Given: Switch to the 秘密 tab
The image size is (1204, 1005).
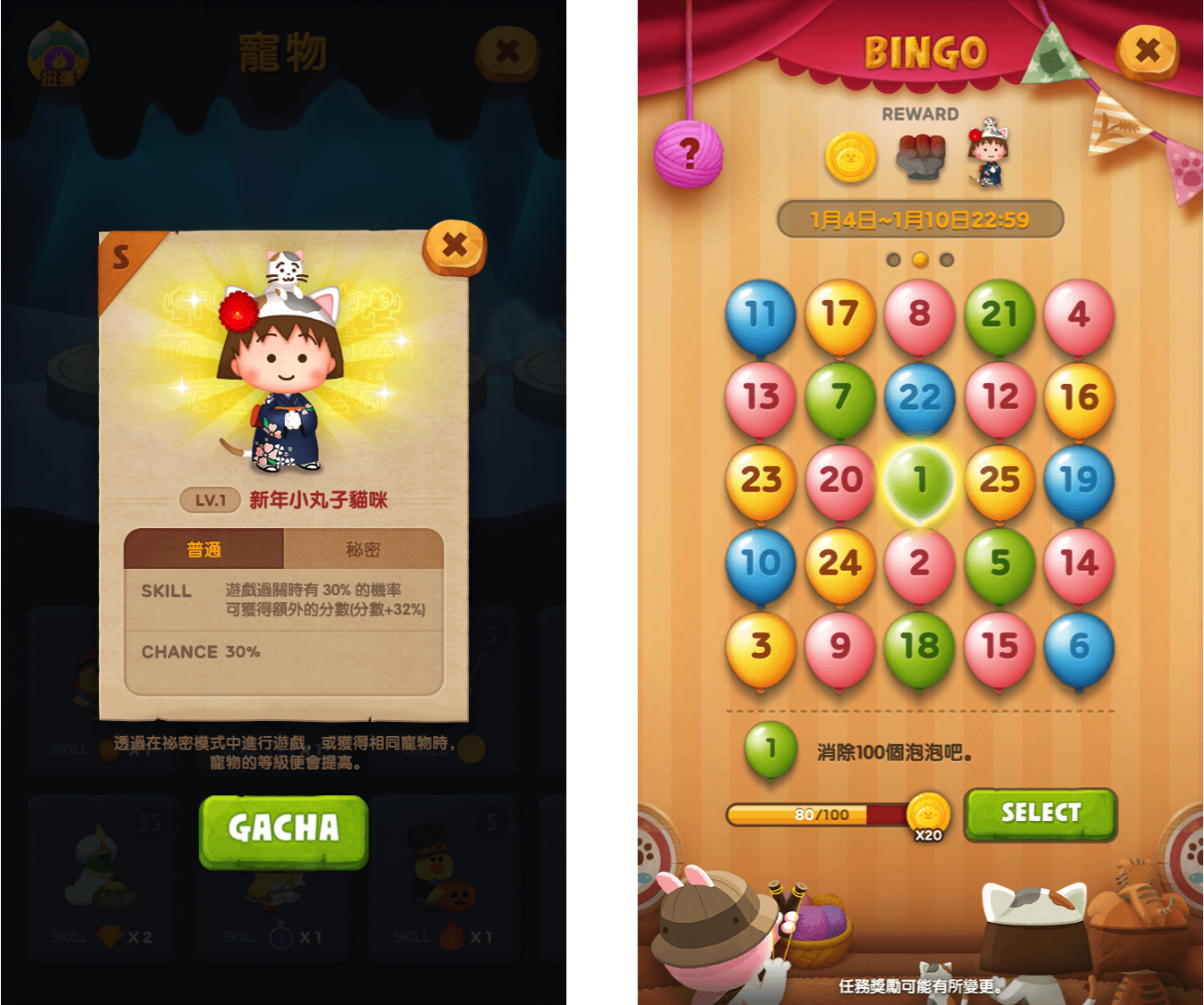Looking at the screenshot, I should 363,549.
